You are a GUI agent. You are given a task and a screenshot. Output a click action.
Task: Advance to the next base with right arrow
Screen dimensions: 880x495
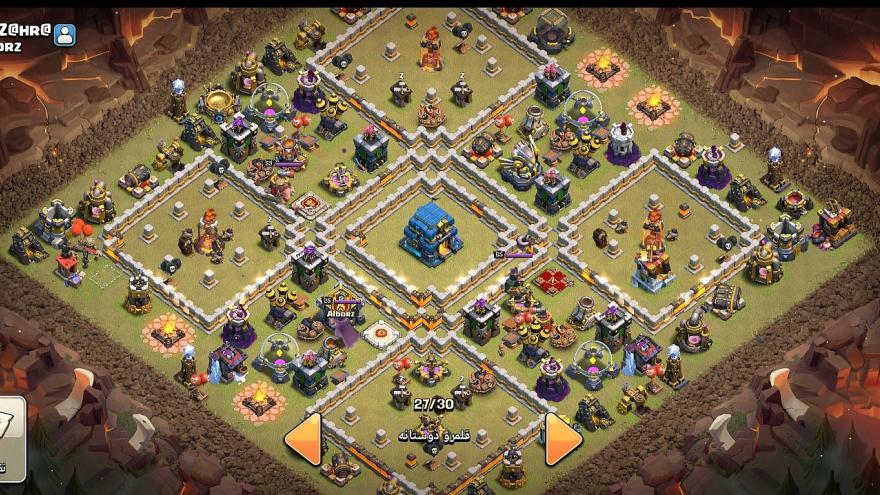[x=563, y=438]
